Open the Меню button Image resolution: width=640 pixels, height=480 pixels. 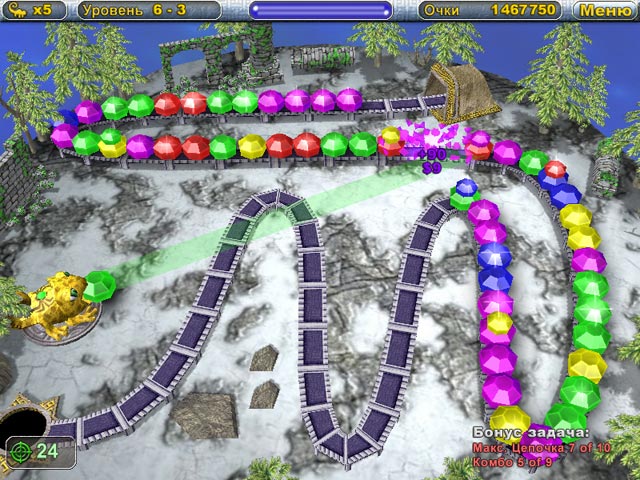(605, 11)
